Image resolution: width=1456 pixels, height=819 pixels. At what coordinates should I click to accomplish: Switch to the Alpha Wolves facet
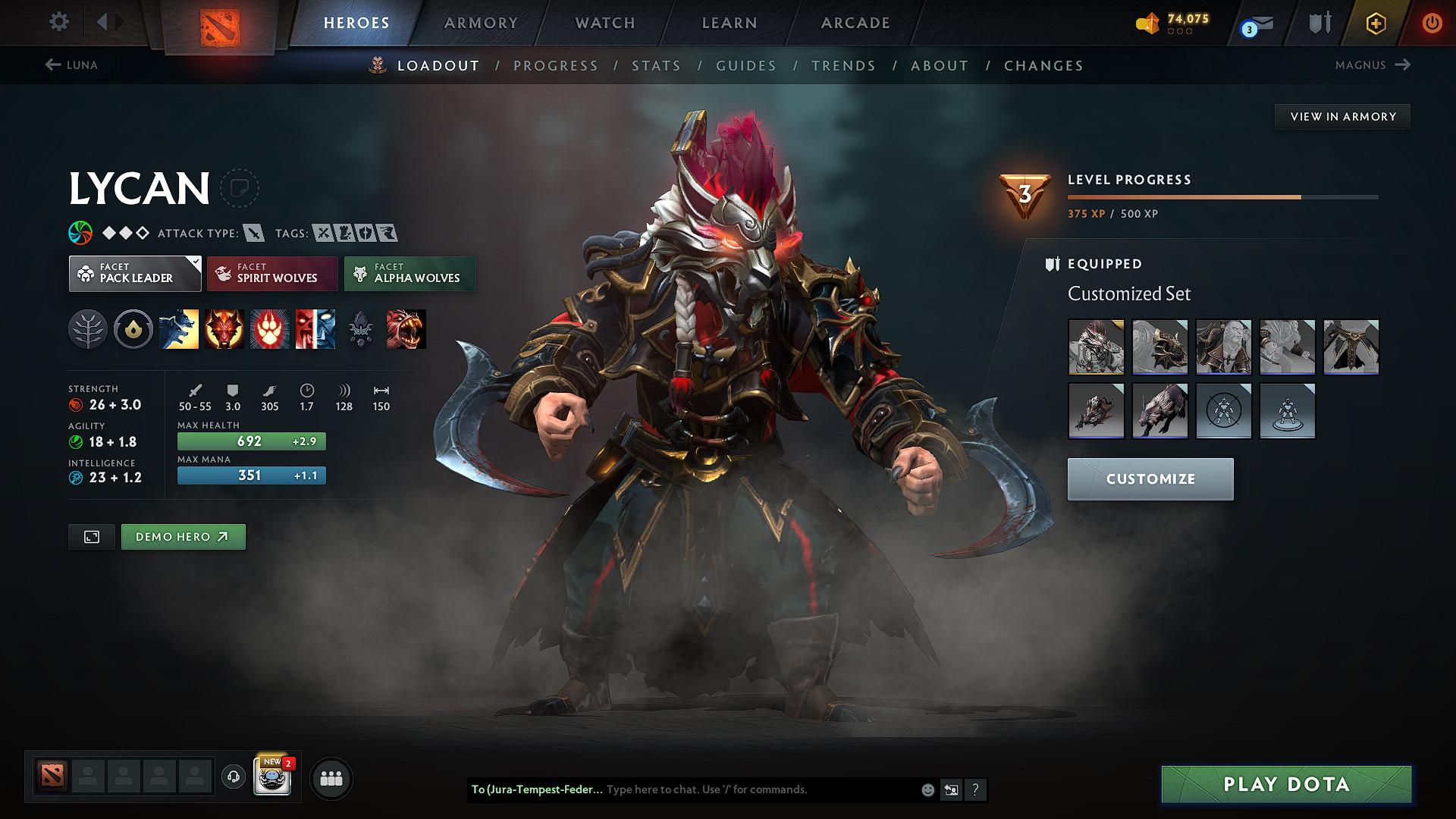[409, 273]
